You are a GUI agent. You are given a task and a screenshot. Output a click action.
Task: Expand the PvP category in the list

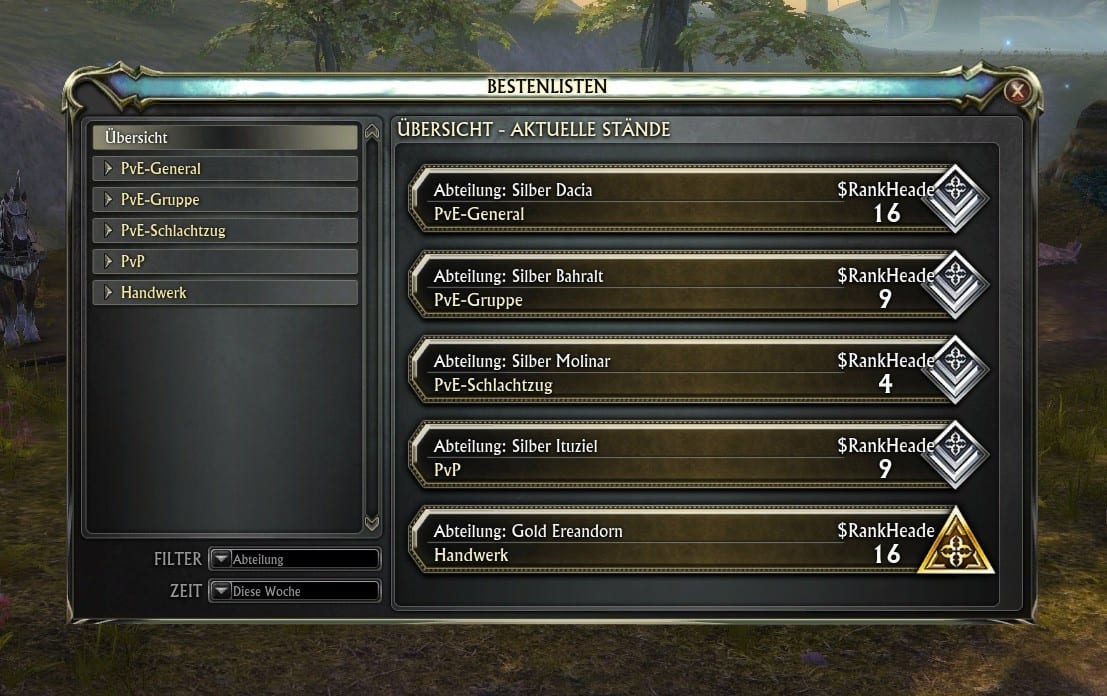[224, 262]
